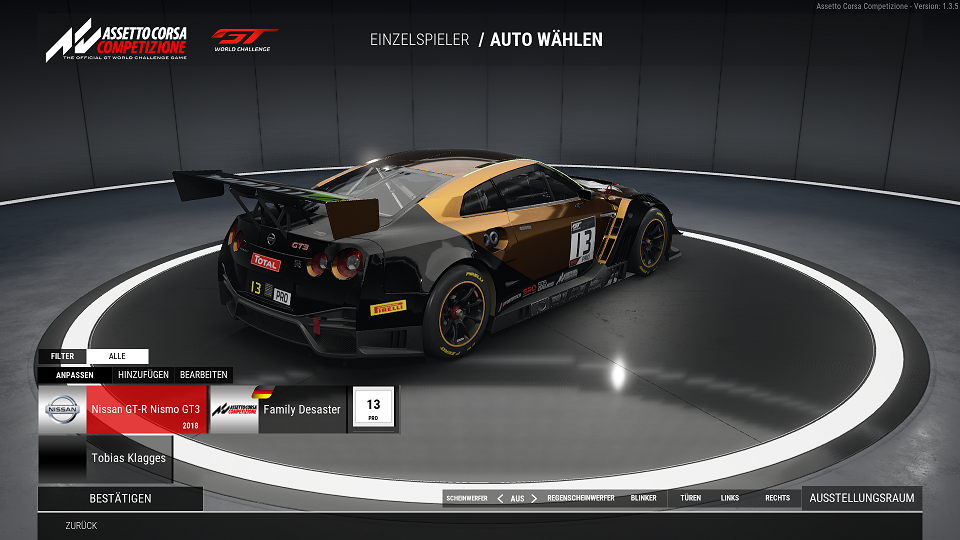Image resolution: width=960 pixels, height=540 pixels.
Task: Switch to the Hinzufügen tab
Action: click(x=142, y=375)
